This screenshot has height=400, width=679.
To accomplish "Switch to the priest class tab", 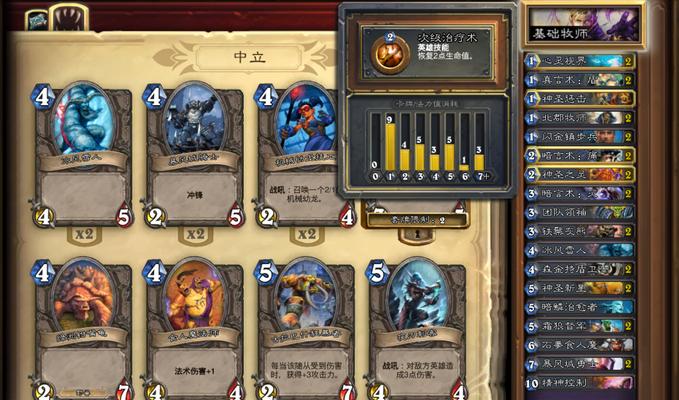I will (x=36, y=19).
